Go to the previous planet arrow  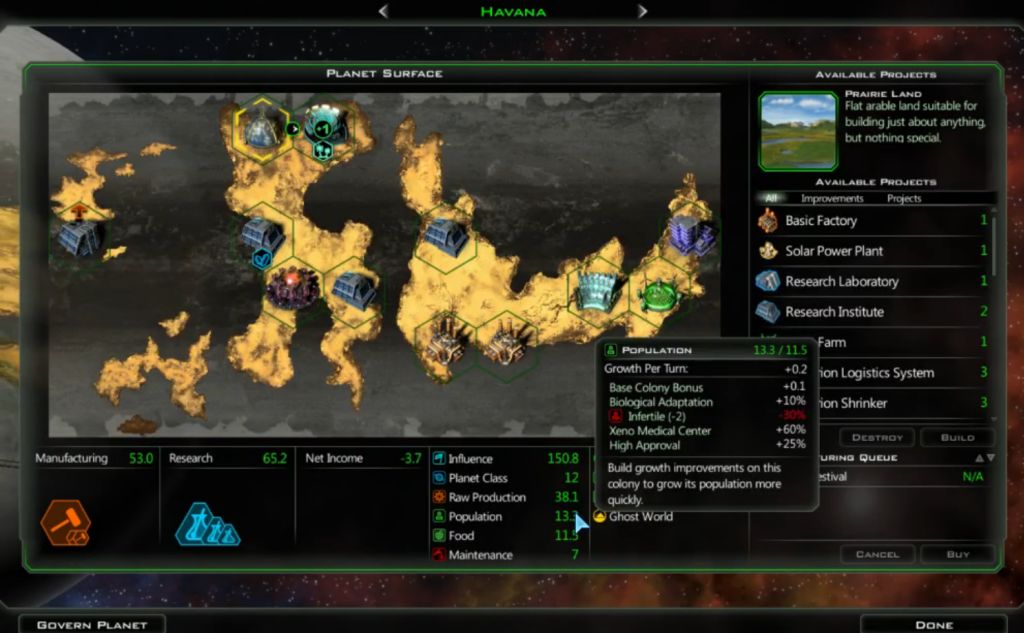384,11
